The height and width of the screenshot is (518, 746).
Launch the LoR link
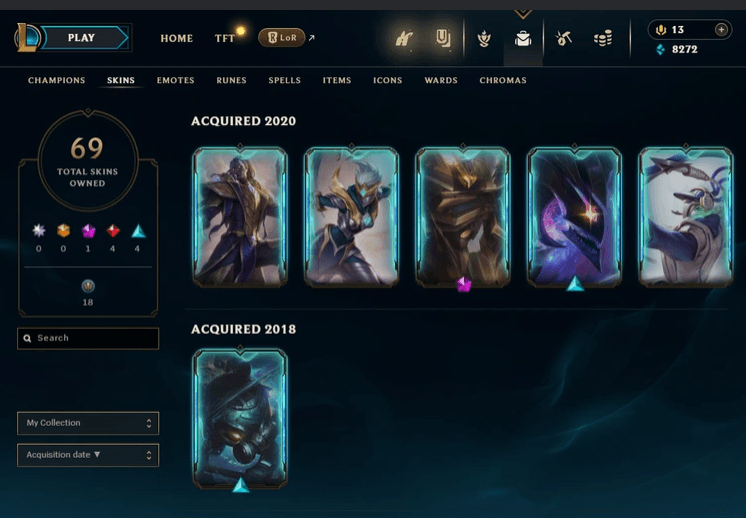pos(282,38)
